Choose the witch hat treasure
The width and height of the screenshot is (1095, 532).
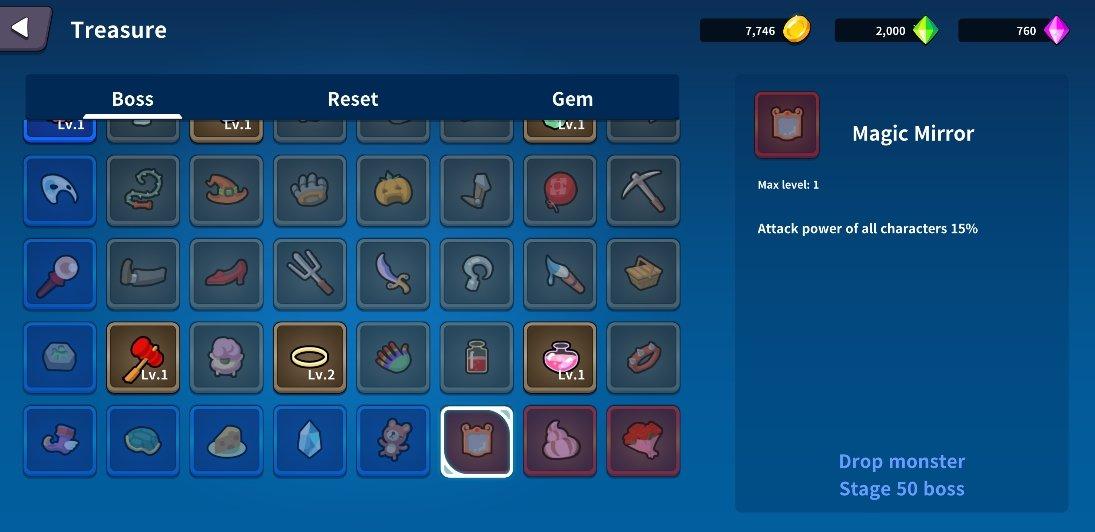tap(226, 191)
